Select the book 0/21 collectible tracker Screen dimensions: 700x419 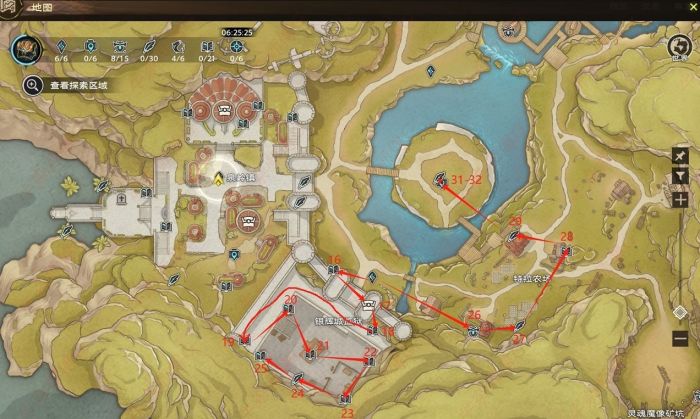tap(208, 47)
